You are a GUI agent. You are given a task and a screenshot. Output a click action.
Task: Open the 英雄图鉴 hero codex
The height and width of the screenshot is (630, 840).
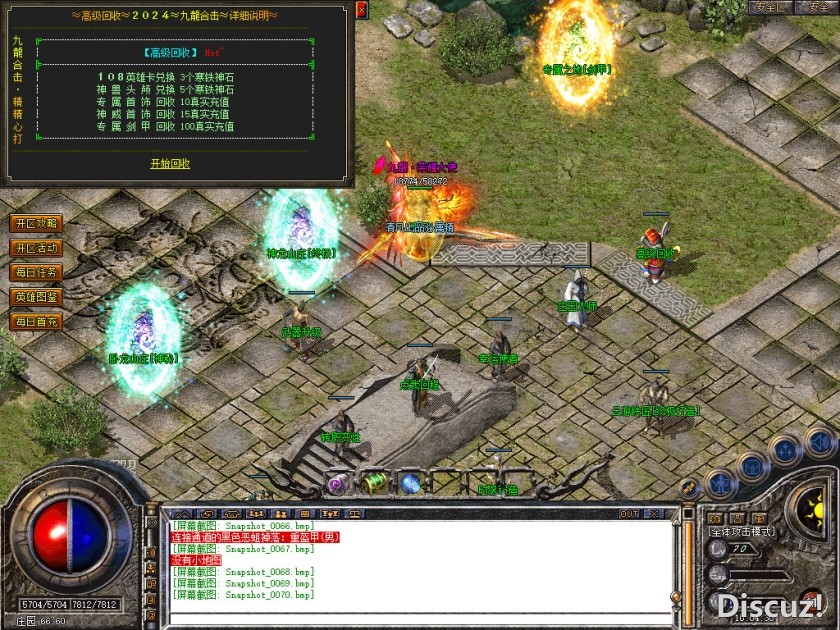pyautogui.click(x=36, y=297)
